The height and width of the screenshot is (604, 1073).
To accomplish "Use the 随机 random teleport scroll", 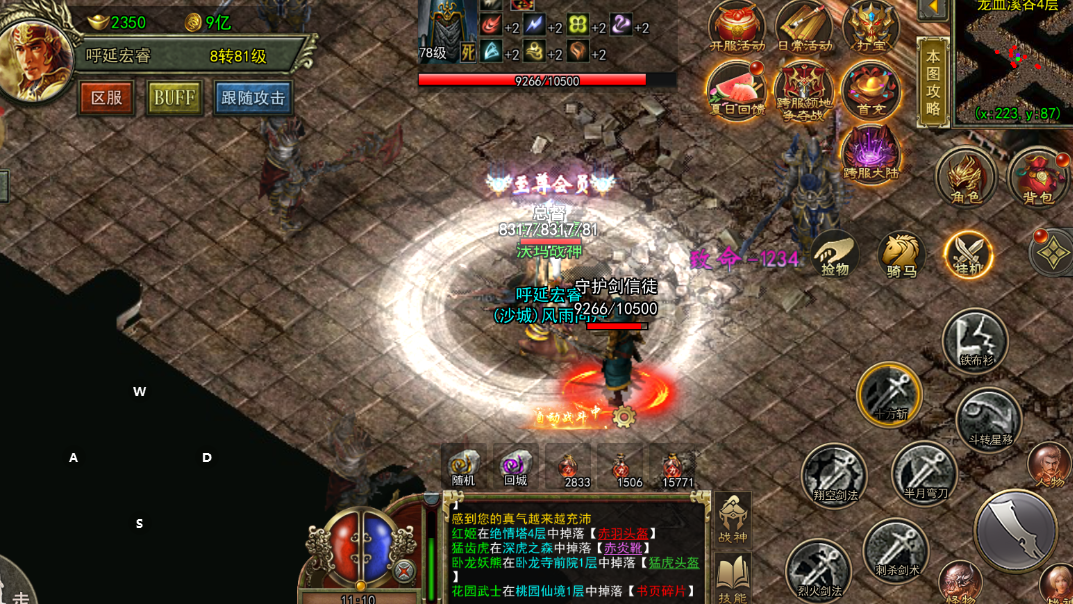I will coord(463,467).
